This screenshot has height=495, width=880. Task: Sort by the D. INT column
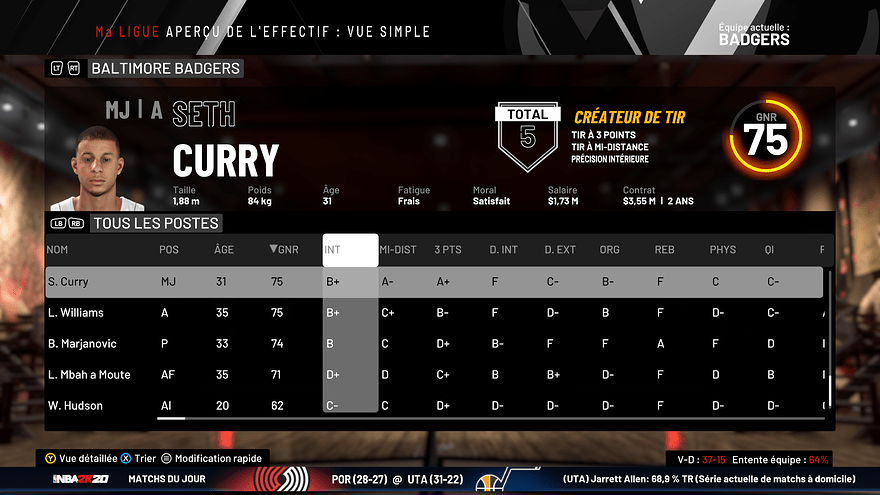[x=504, y=250]
